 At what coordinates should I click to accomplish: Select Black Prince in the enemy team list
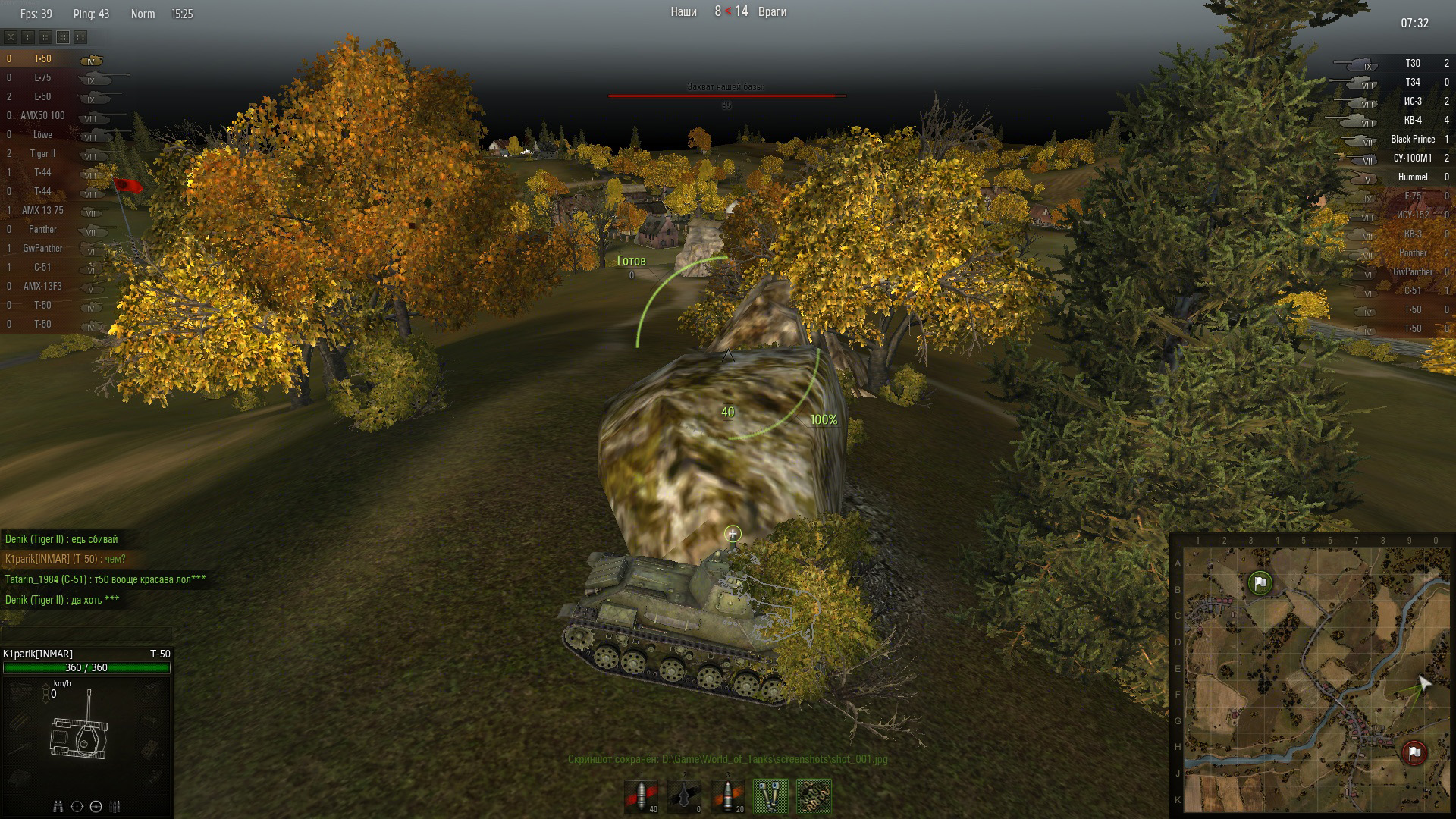(1412, 140)
